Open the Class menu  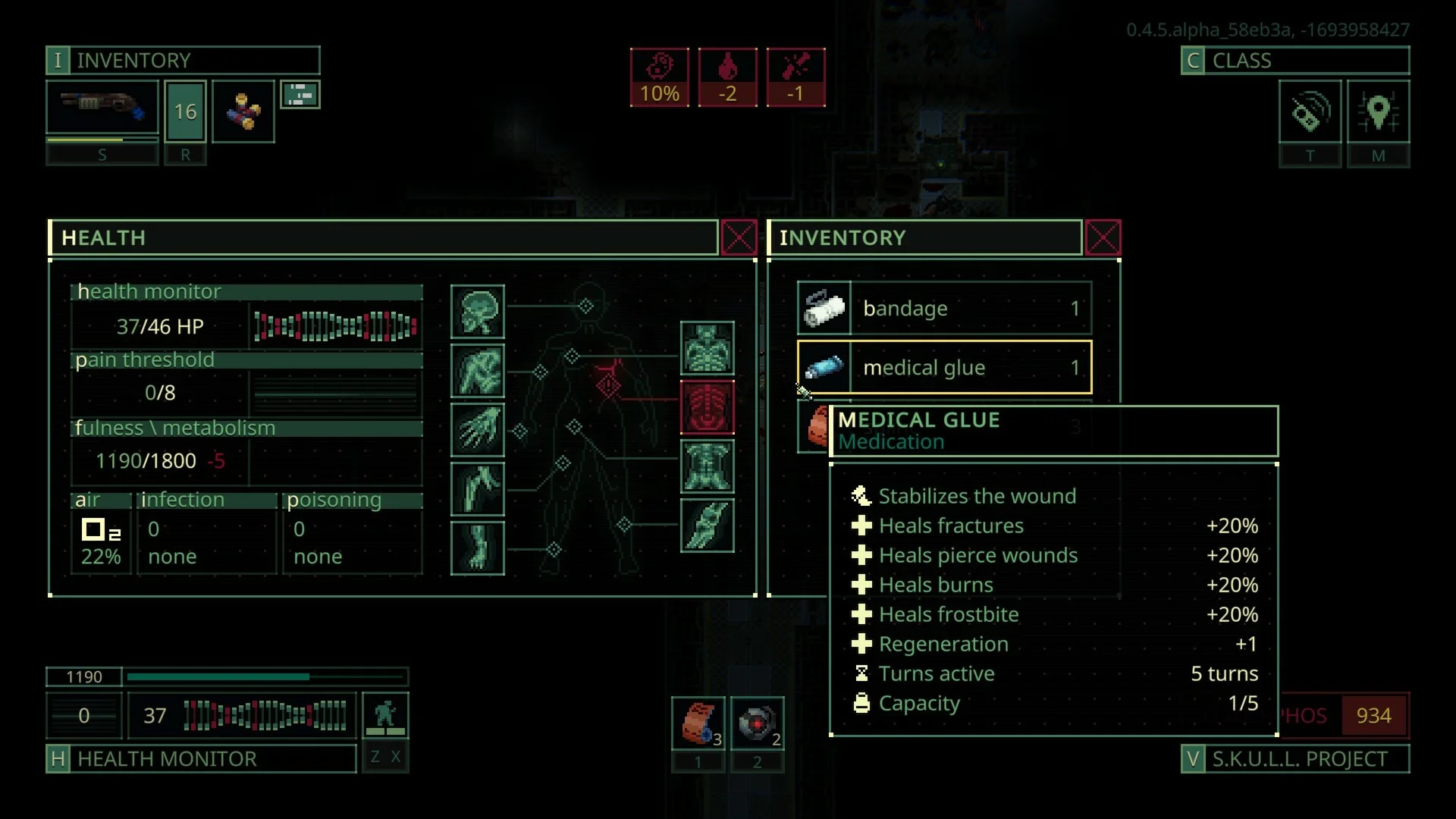pyautogui.click(x=1294, y=61)
